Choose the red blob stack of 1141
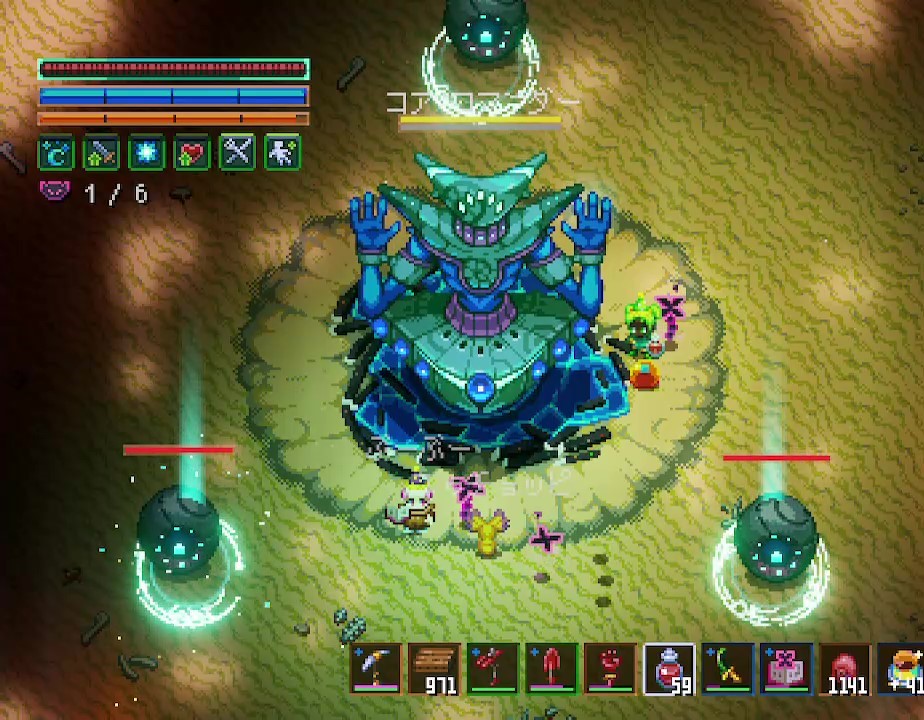The image size is (924, 720). tap(845, 667)
